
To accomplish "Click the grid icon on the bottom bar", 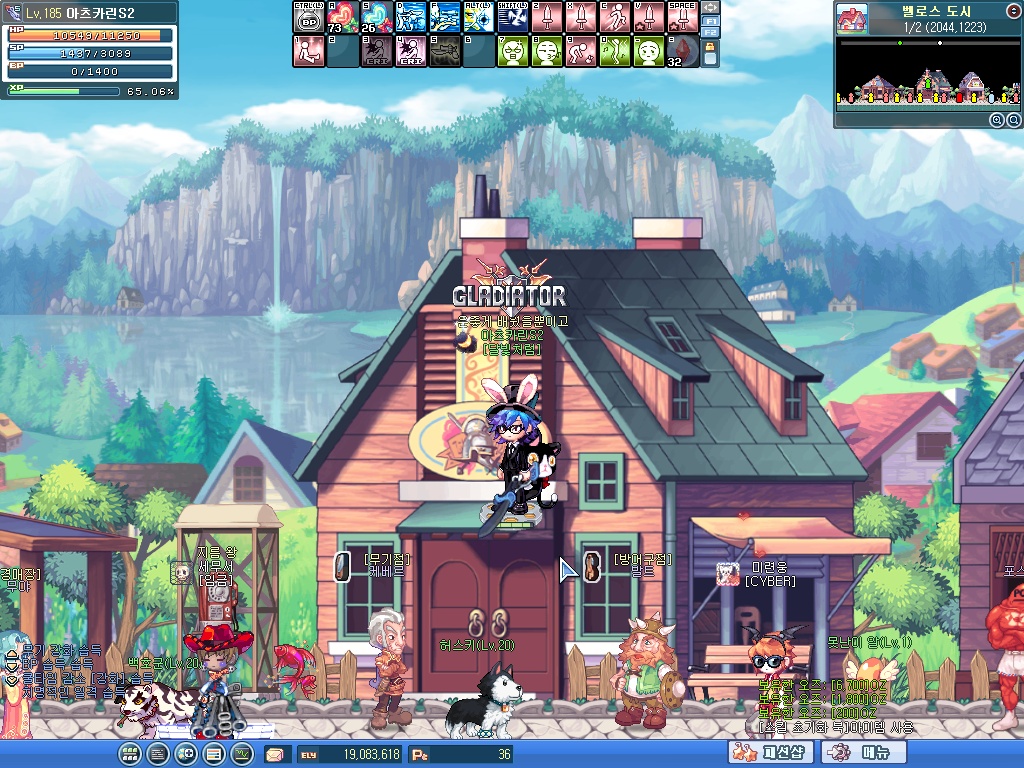I will [129, 754].
